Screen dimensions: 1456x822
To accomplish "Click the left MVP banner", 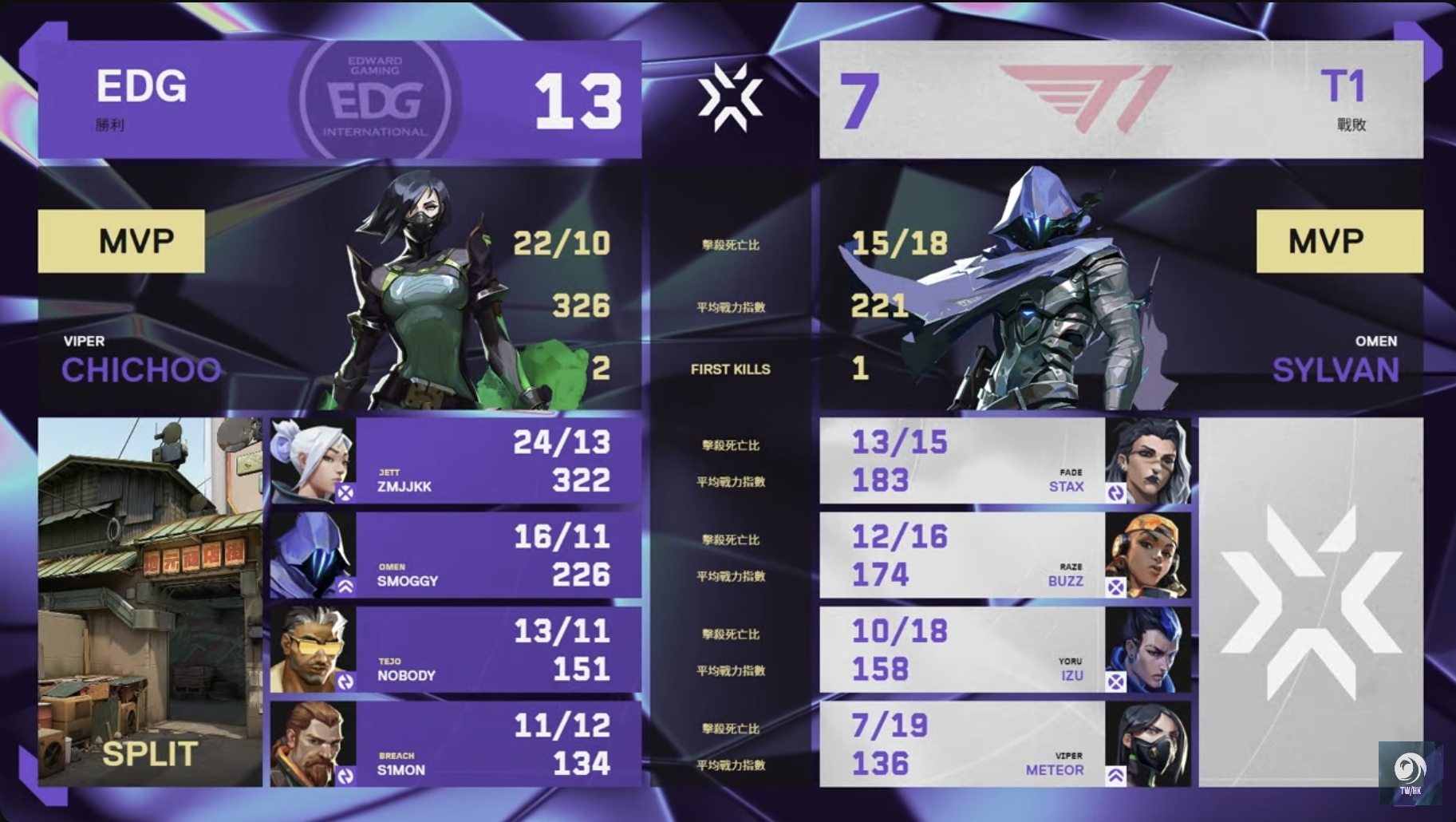I will (121, 241).
